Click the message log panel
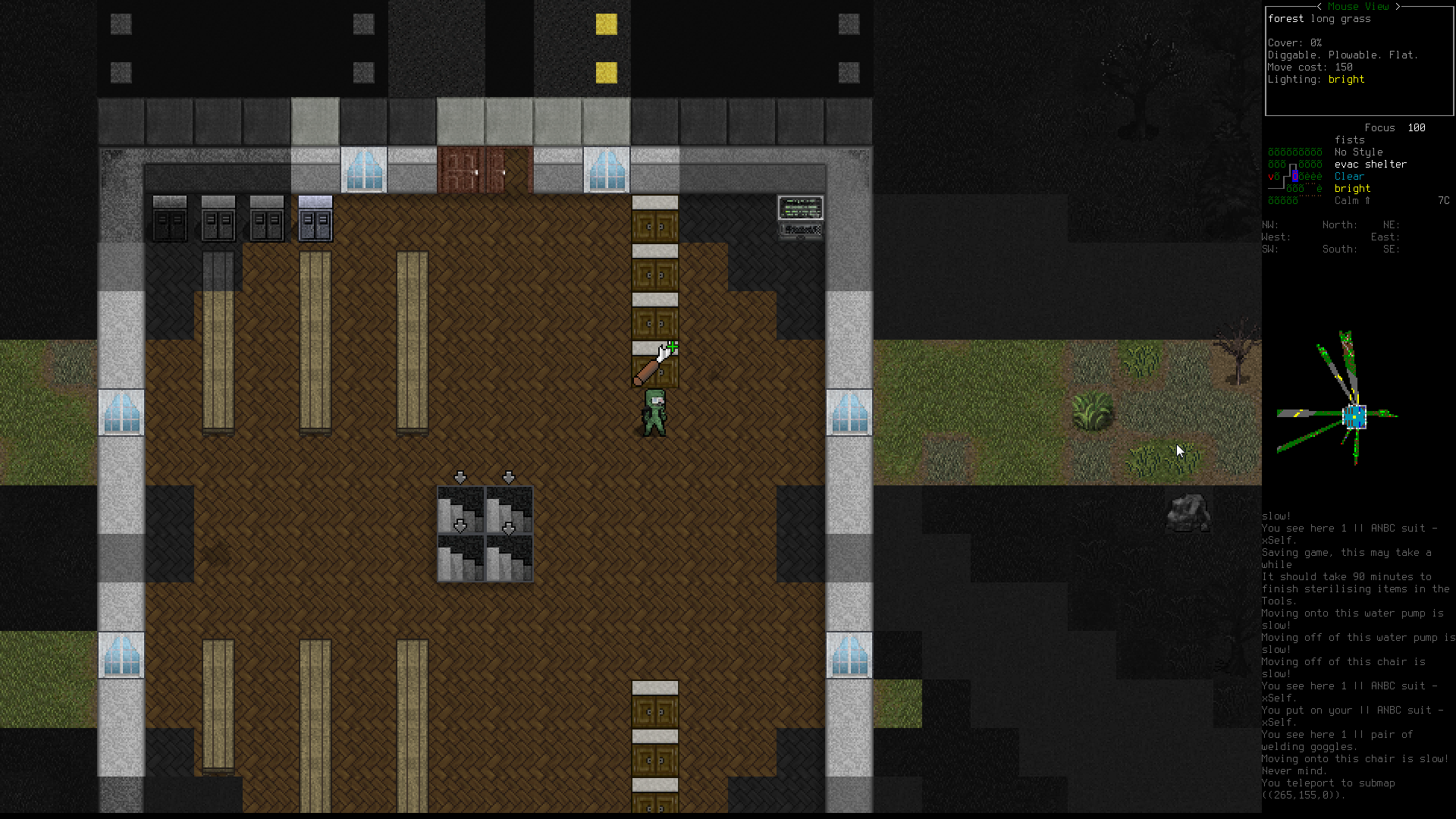1456x819 pixels. [1357, 657]
